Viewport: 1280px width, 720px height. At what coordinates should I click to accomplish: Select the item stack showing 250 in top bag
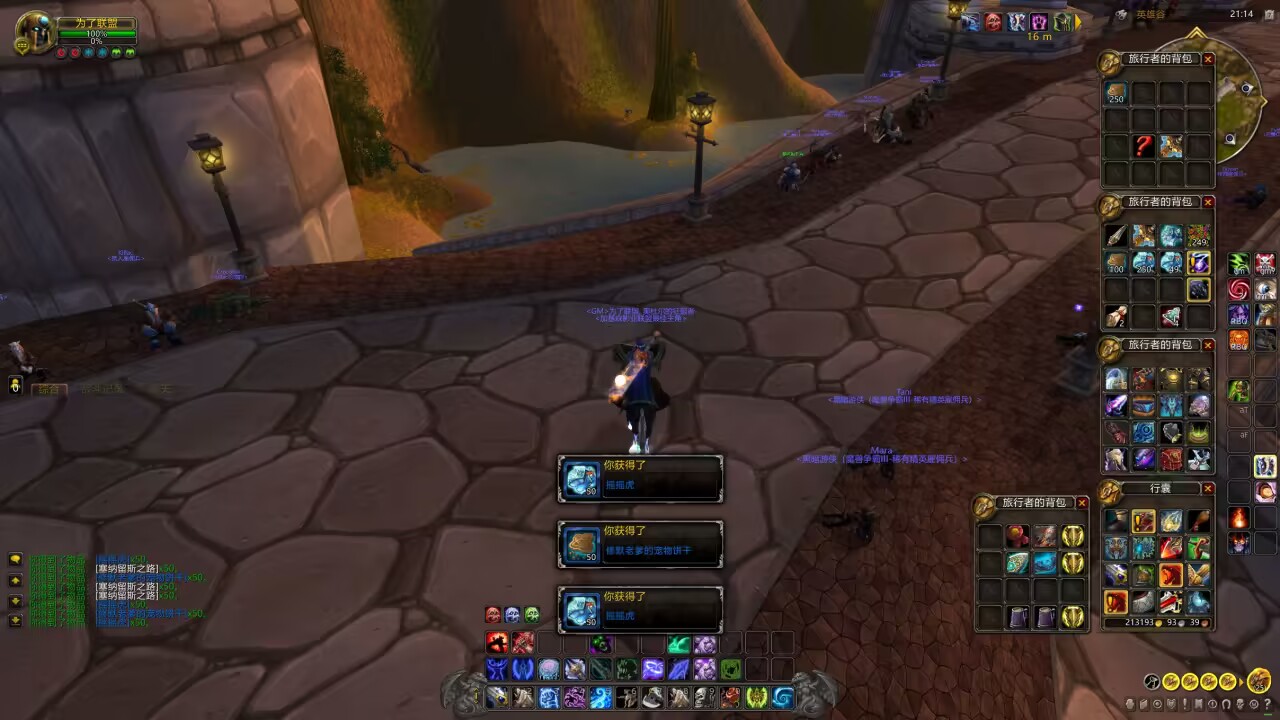pos(1116,93)
